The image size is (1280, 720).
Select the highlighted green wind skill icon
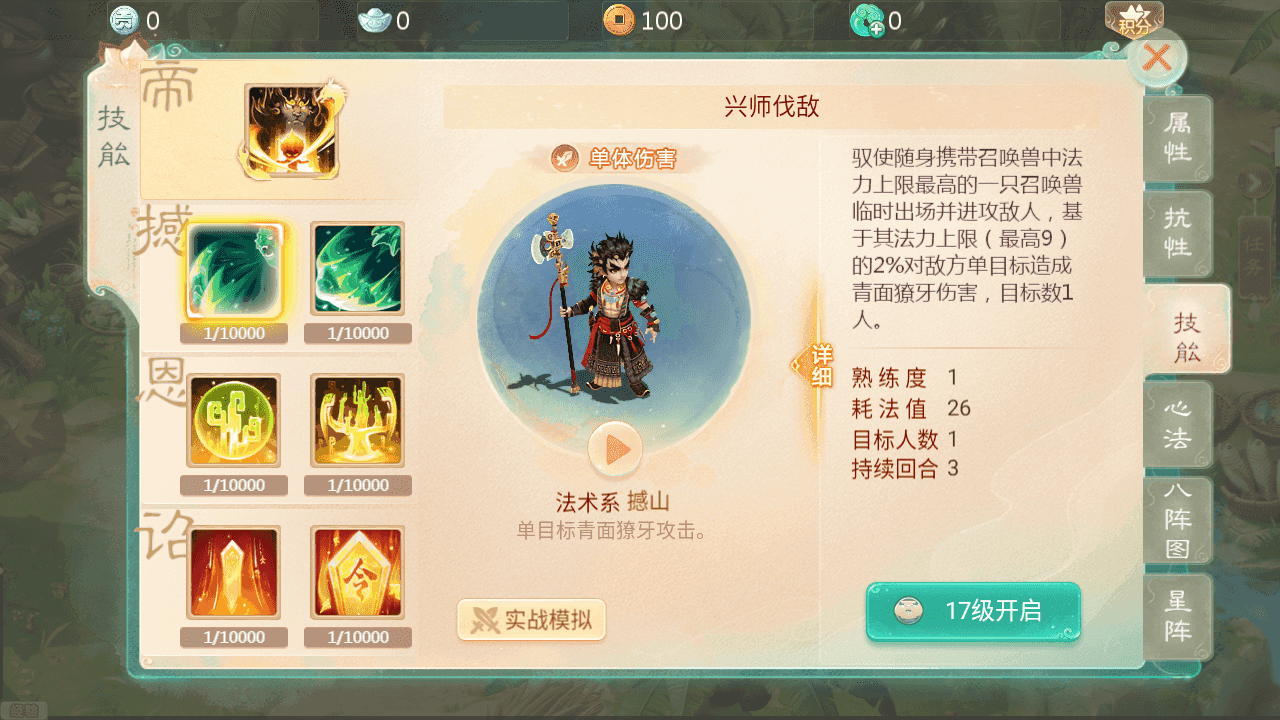click(234, 268)
